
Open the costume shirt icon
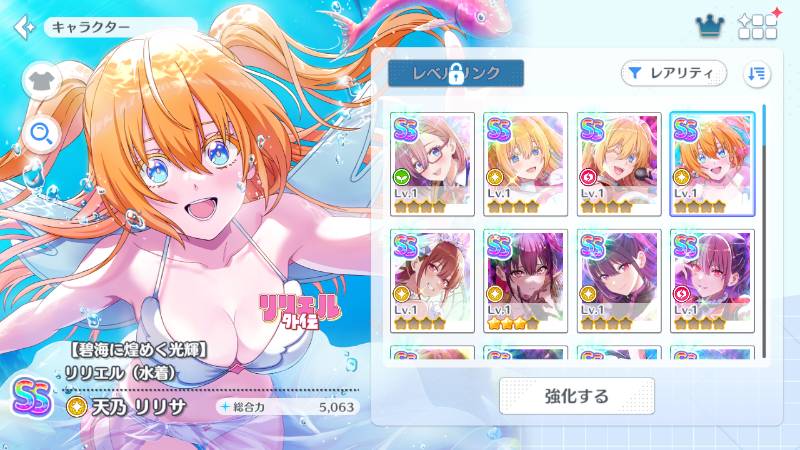[x=42, y=79]
